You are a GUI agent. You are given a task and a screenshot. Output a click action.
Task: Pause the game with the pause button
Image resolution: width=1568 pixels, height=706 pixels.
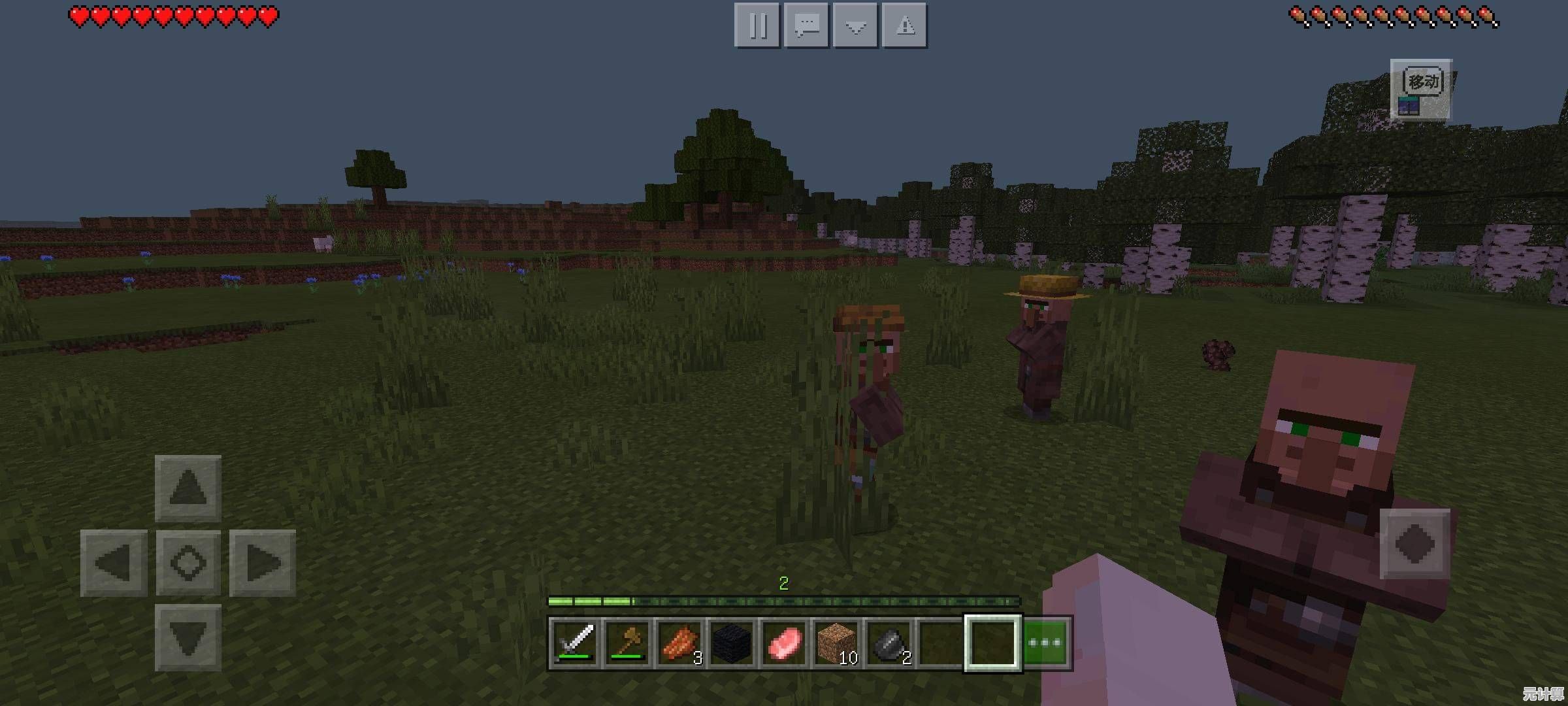pos(757,25)
